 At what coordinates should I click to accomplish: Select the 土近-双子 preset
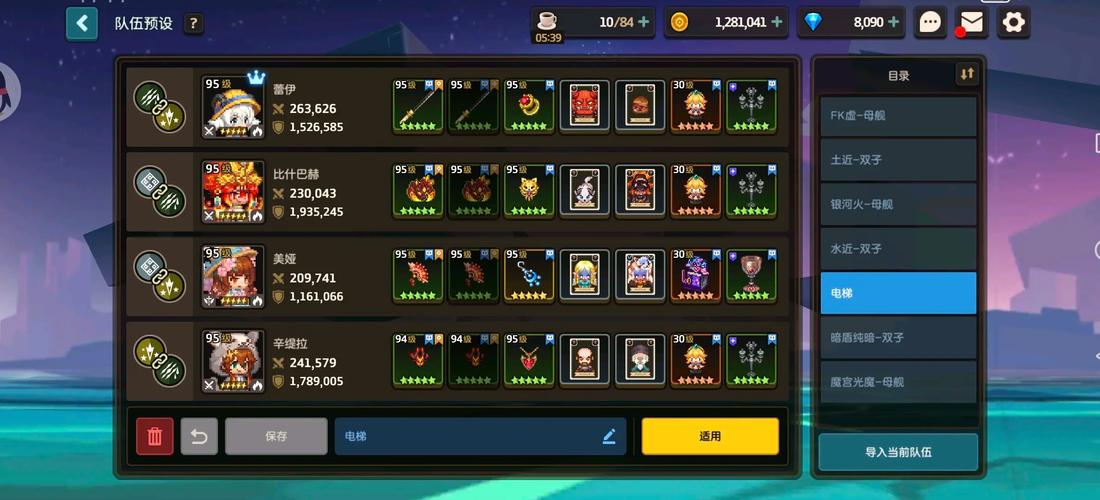[897, 160]
